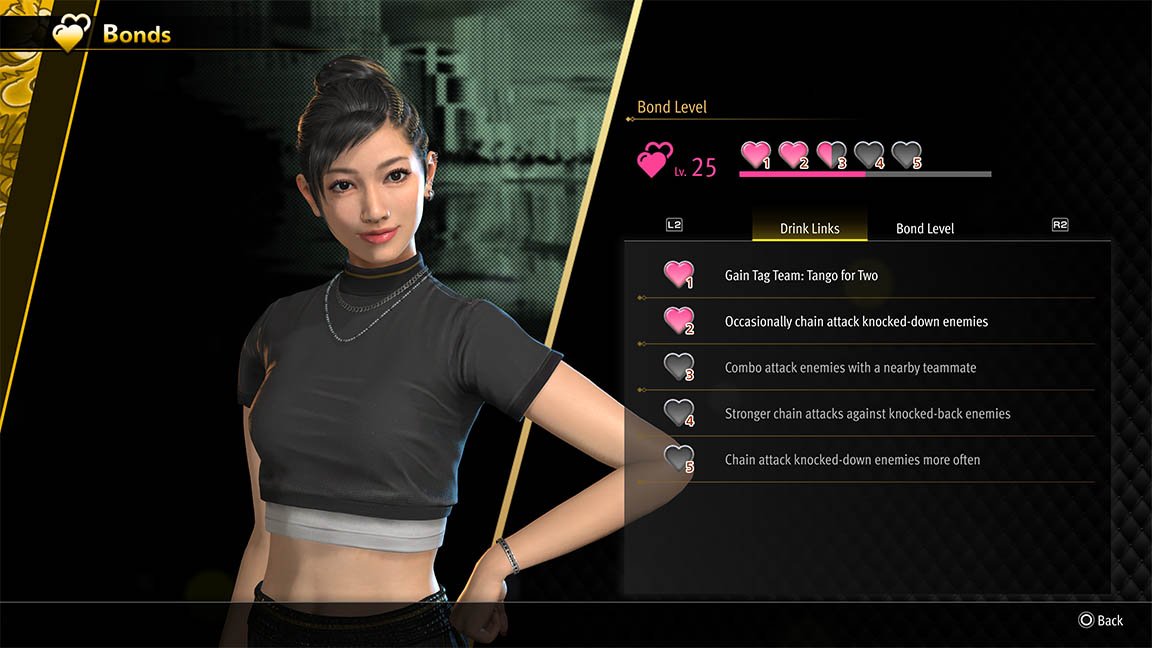Image resolution: width=1152 pixels, height=648 pixels.
Task: Switch to the Drink Links tab
Action: coord(809,228)
